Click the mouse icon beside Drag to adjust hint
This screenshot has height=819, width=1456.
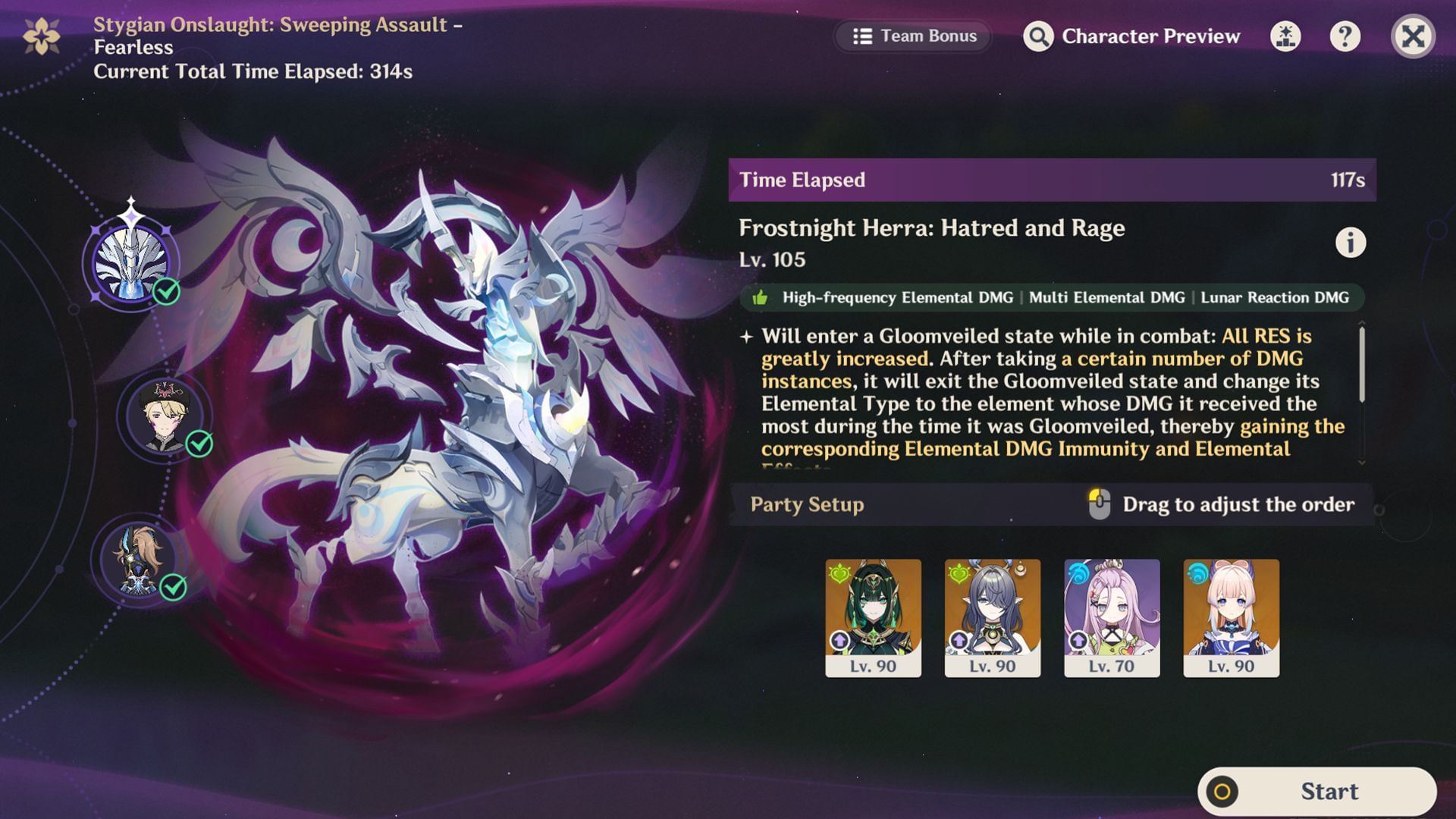pos(1098,504)
